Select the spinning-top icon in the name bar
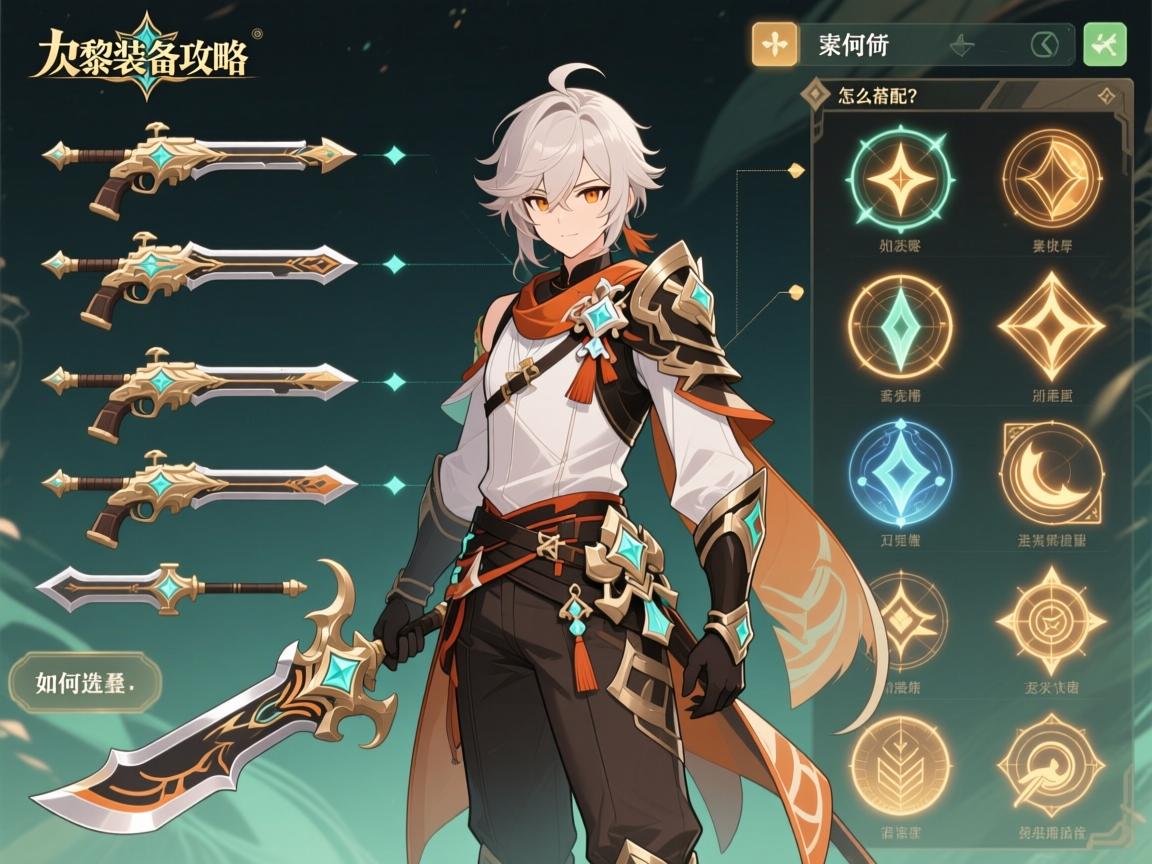This screenshot has height=864, width=1152. coord(962,45)
